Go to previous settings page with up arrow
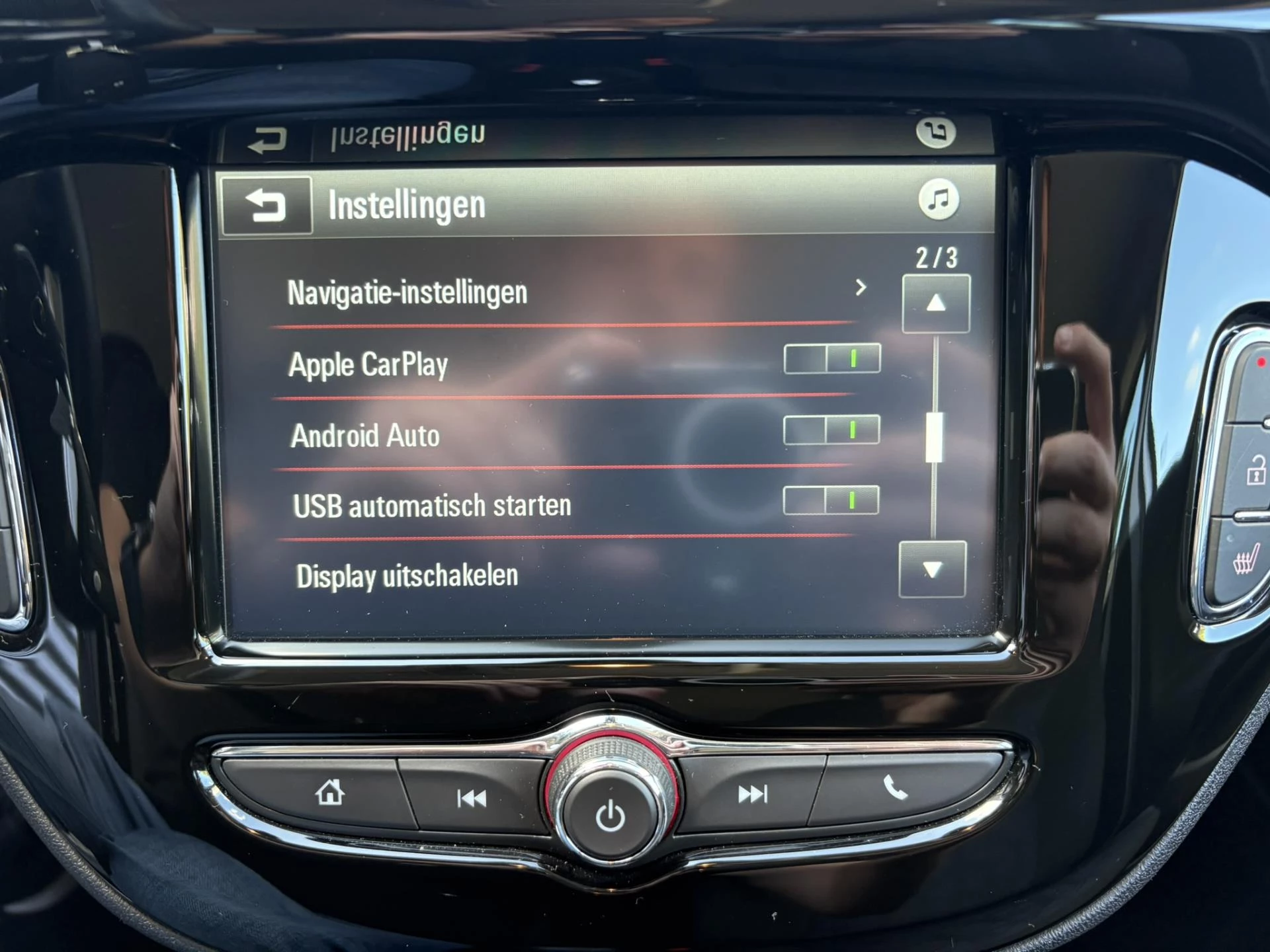 pos(935,303)
